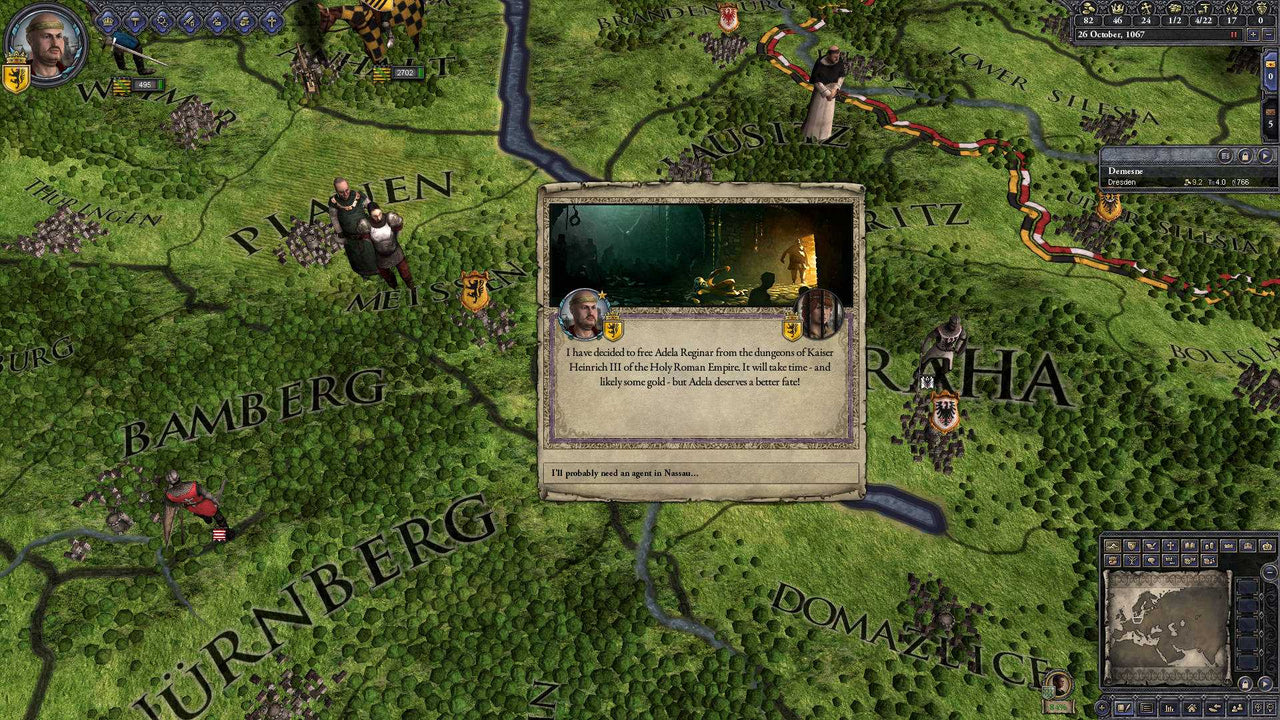Image resolution: width=1280 pixels, height=720 pixels.
Task: Open the military sword shortcut icon
Action: (x=190, y=21)
